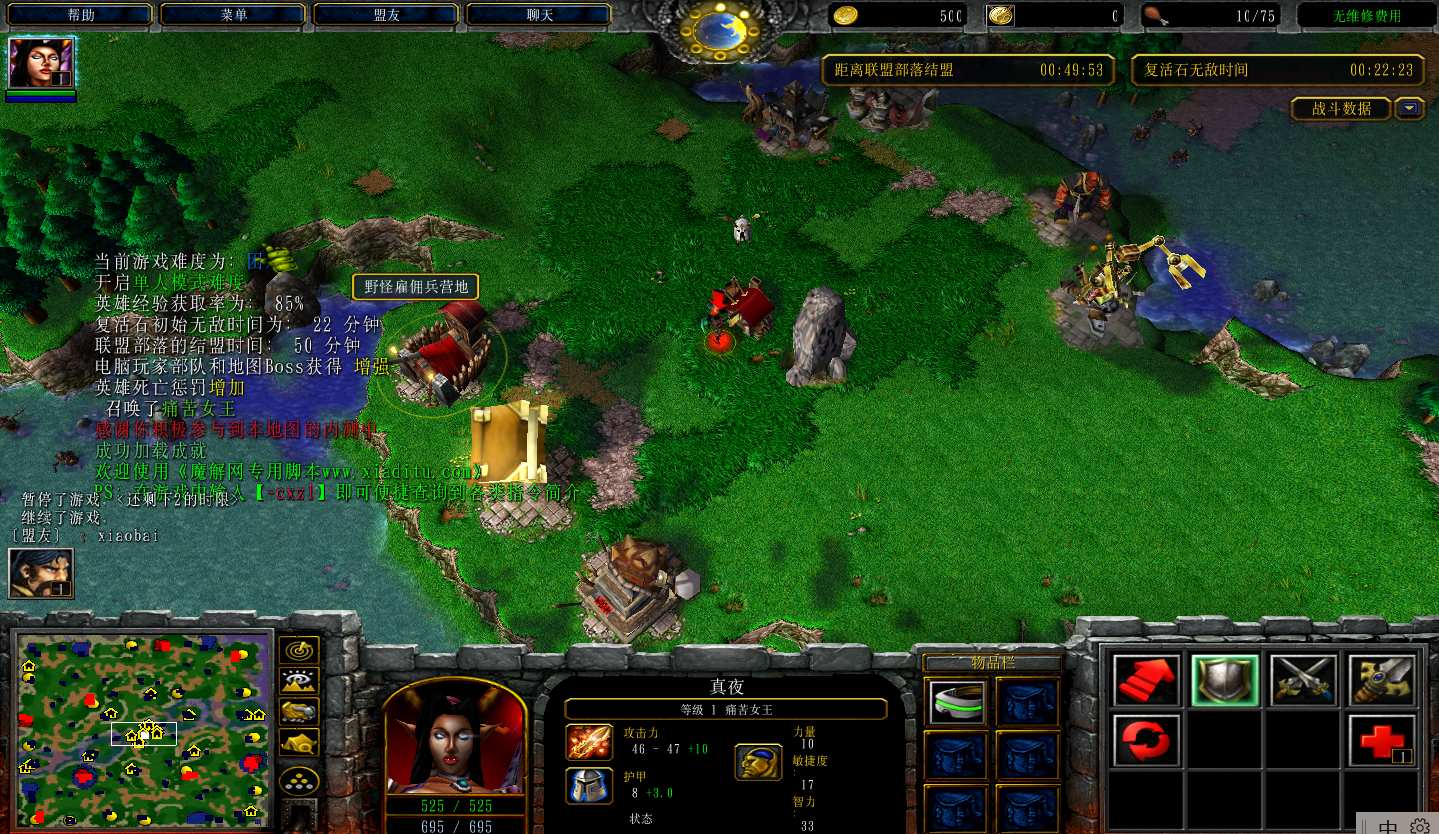1439x834 pixels.
Task: Select the hero icon in the top-left corner
Action: click(x=41, y=64)
